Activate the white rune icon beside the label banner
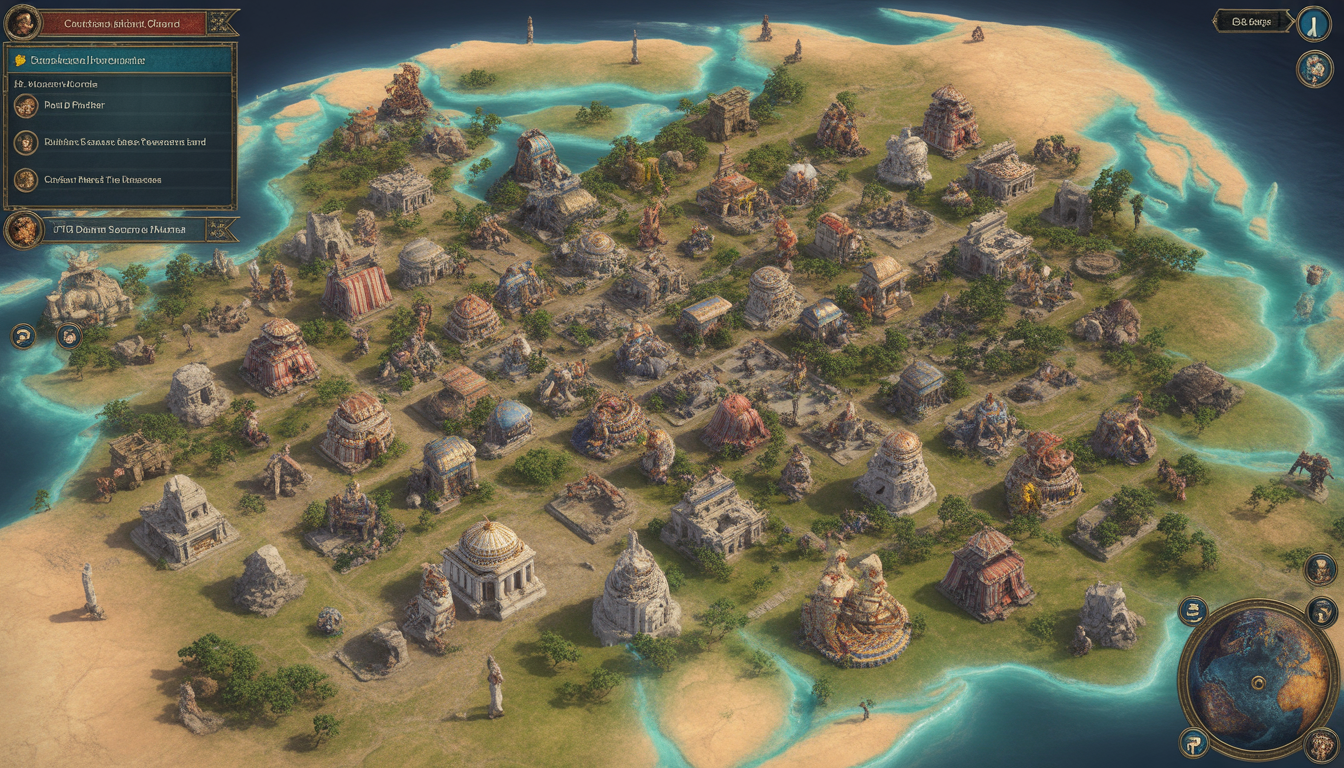This screenshot has width=1344, height=768. click(x=1313, y=24)
